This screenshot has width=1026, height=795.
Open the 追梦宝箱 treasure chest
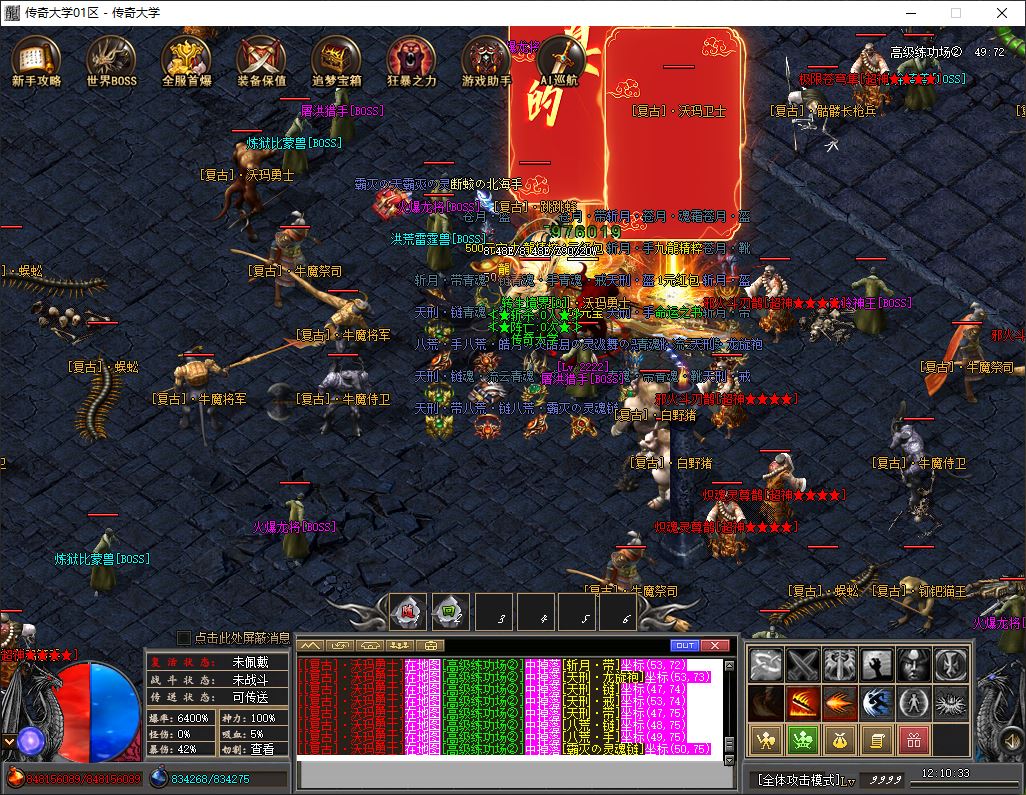(337, 61)
